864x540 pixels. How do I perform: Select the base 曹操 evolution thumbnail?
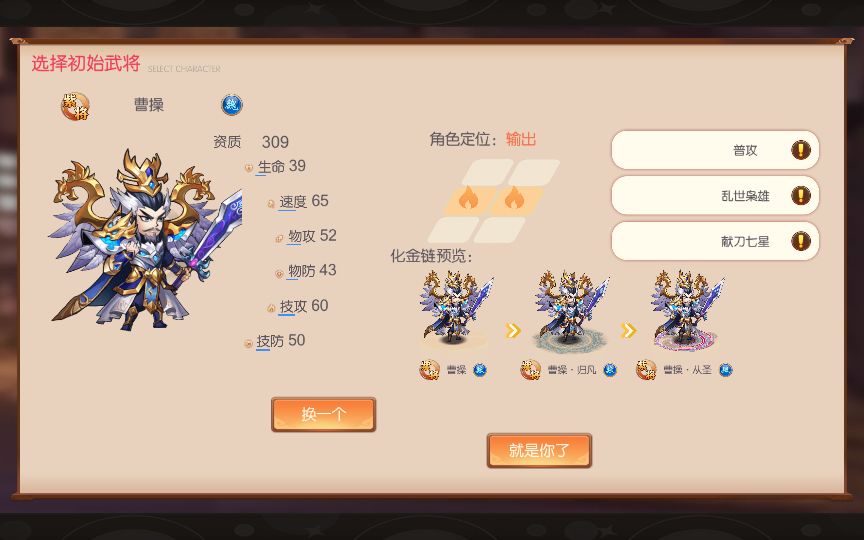tap(455, 310)
